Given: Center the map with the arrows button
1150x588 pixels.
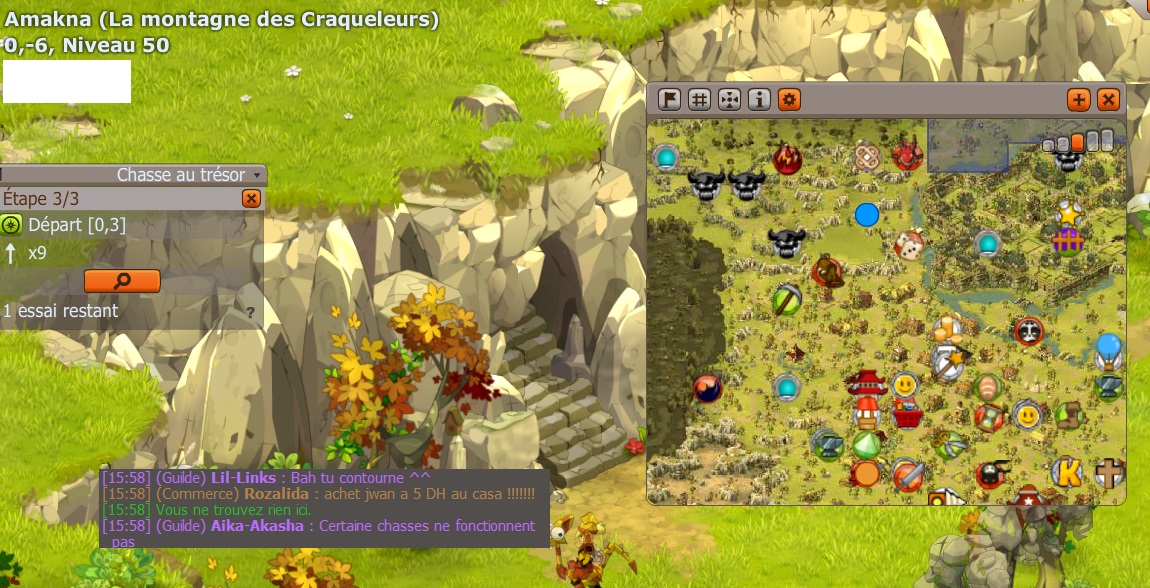Looking at the screenshot, I should (729, 99).
